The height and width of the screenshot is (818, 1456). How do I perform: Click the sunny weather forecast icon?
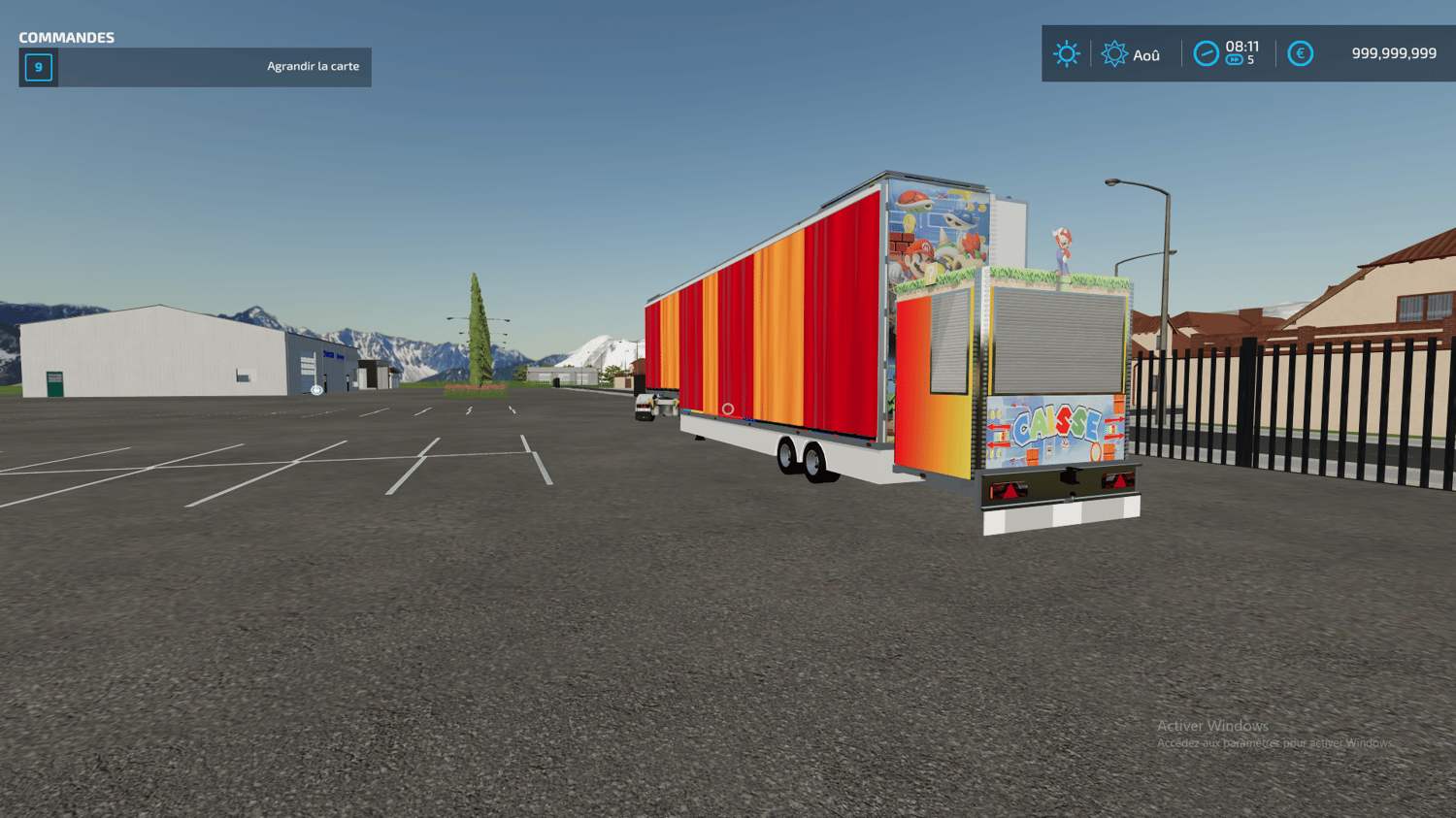coord(1066,53)
